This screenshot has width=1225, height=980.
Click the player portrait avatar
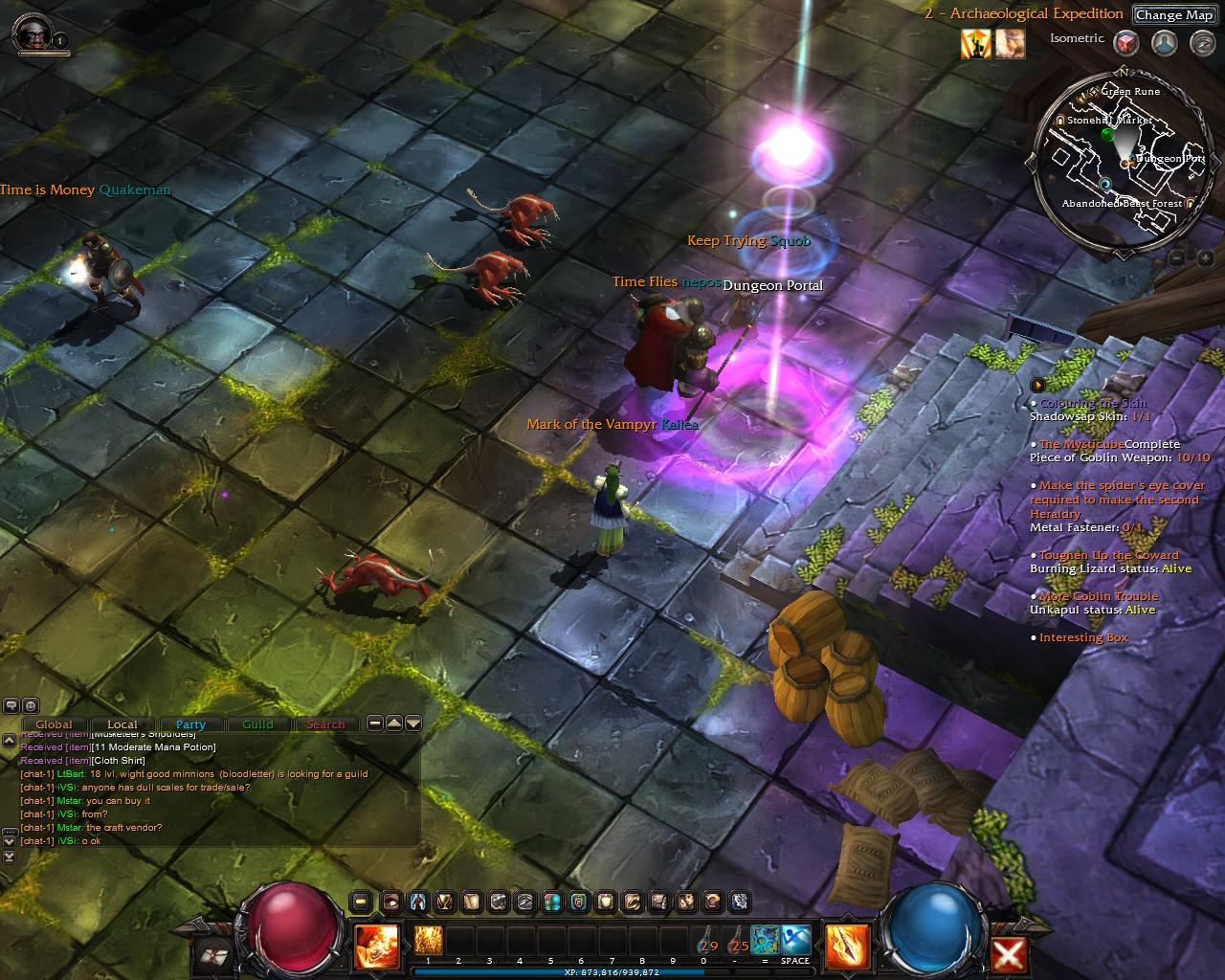(32, 33)
